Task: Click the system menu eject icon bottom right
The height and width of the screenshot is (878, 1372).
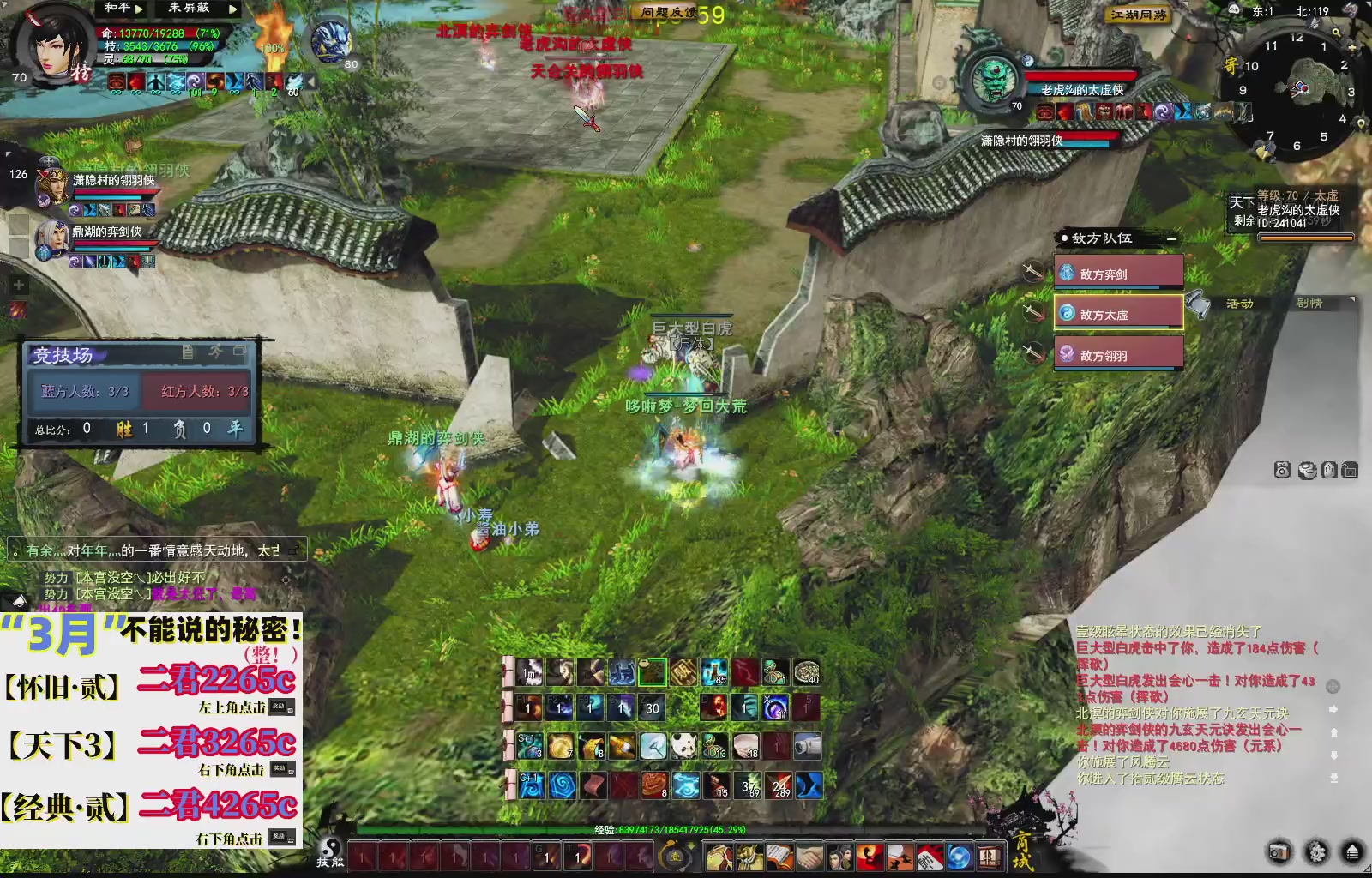Action: [1352, 851]
